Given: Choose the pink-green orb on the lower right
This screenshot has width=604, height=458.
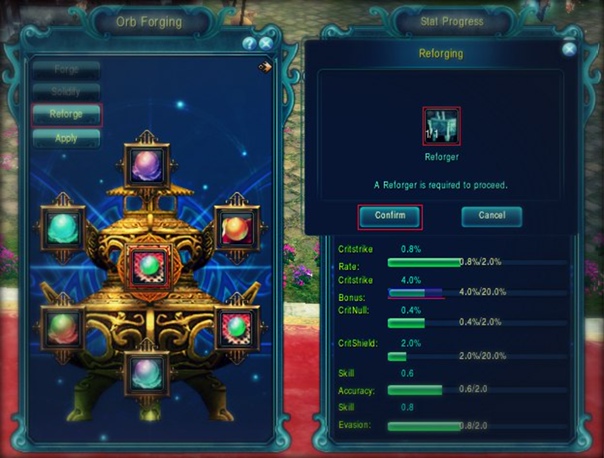Looking at the screenshot, I should [236, 326].
